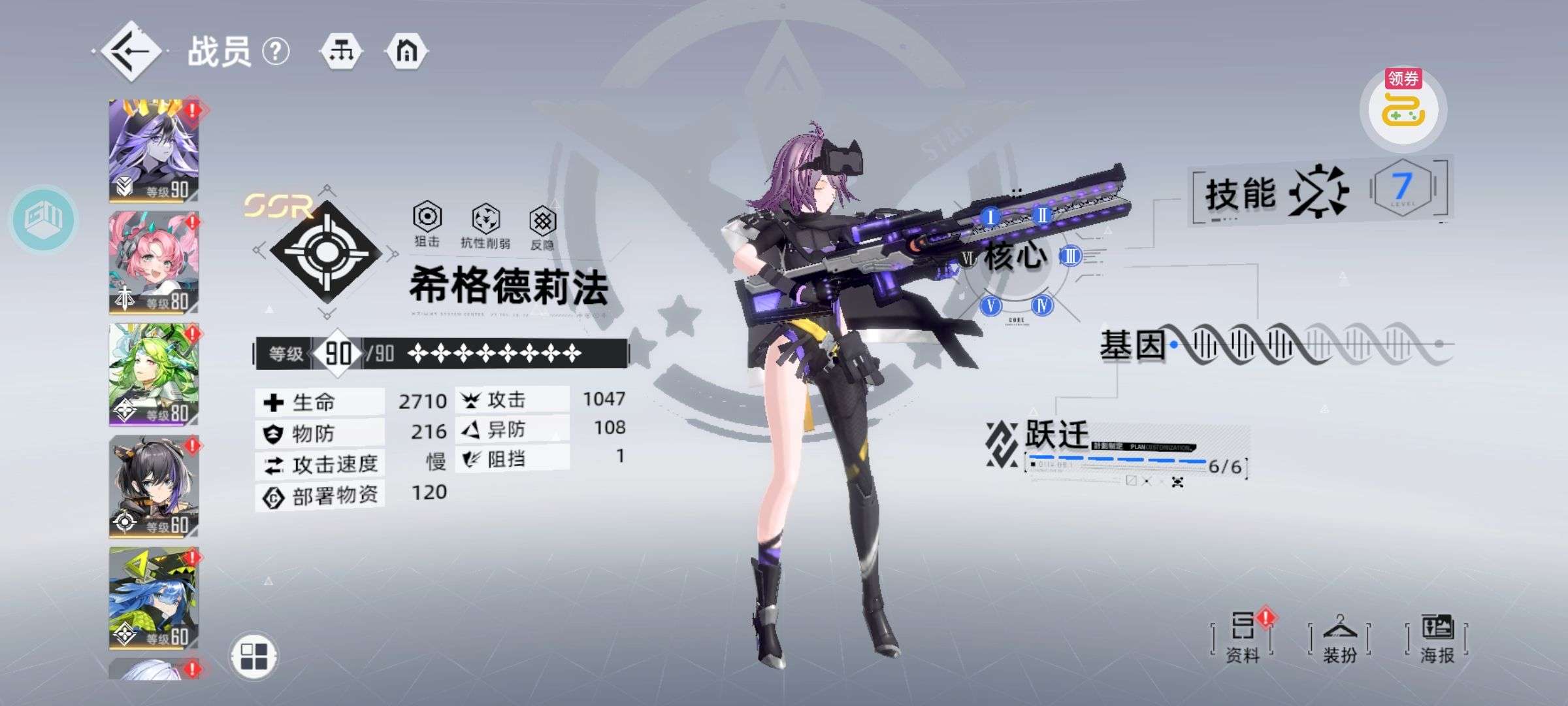Open the 海报 poster button
The image size is (1568, 706).
pyautogui.click(x=1437, y=638)
